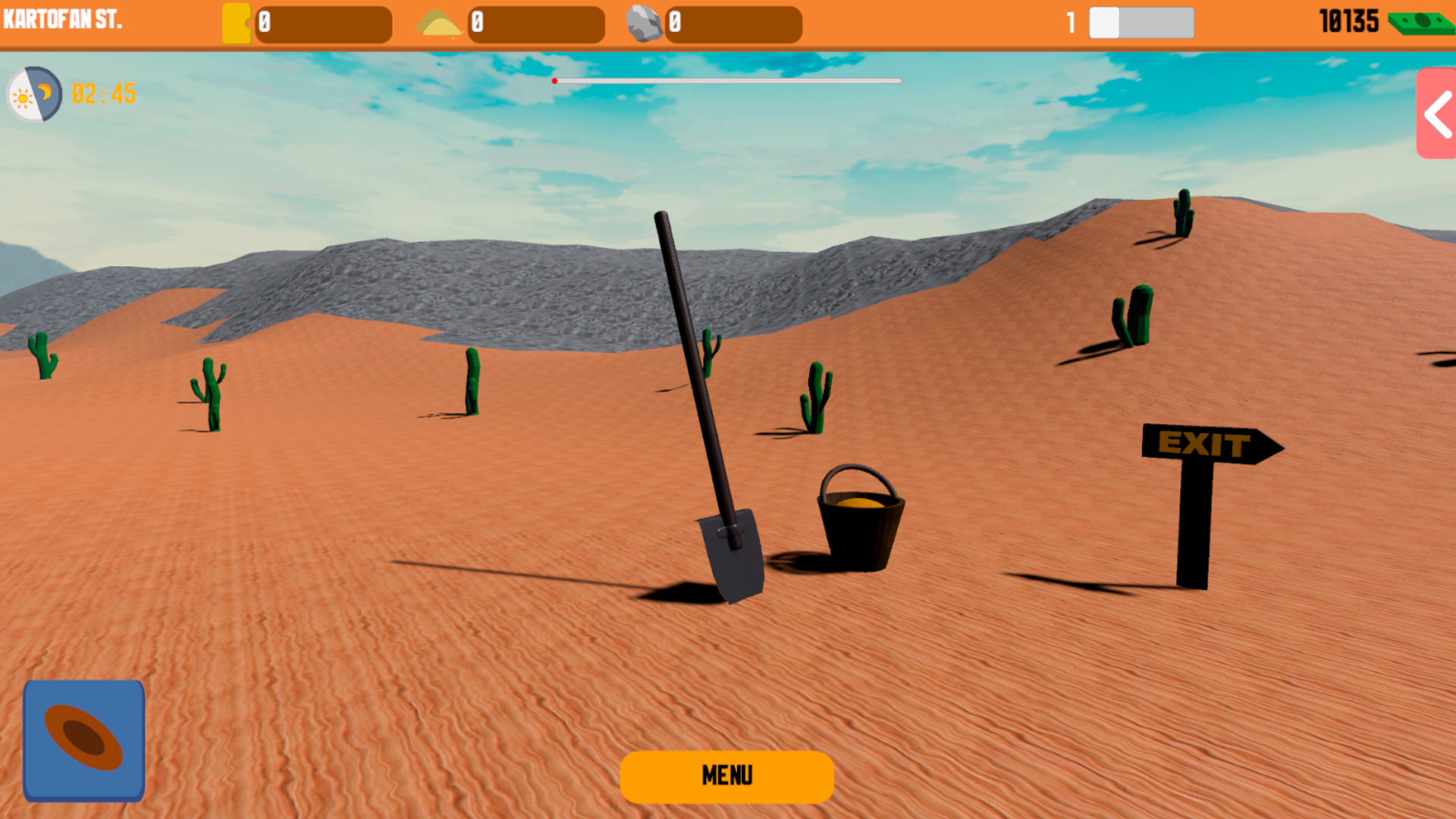Open the MENU
This screenshot has width=1456, height=819.
click(726, 776)
